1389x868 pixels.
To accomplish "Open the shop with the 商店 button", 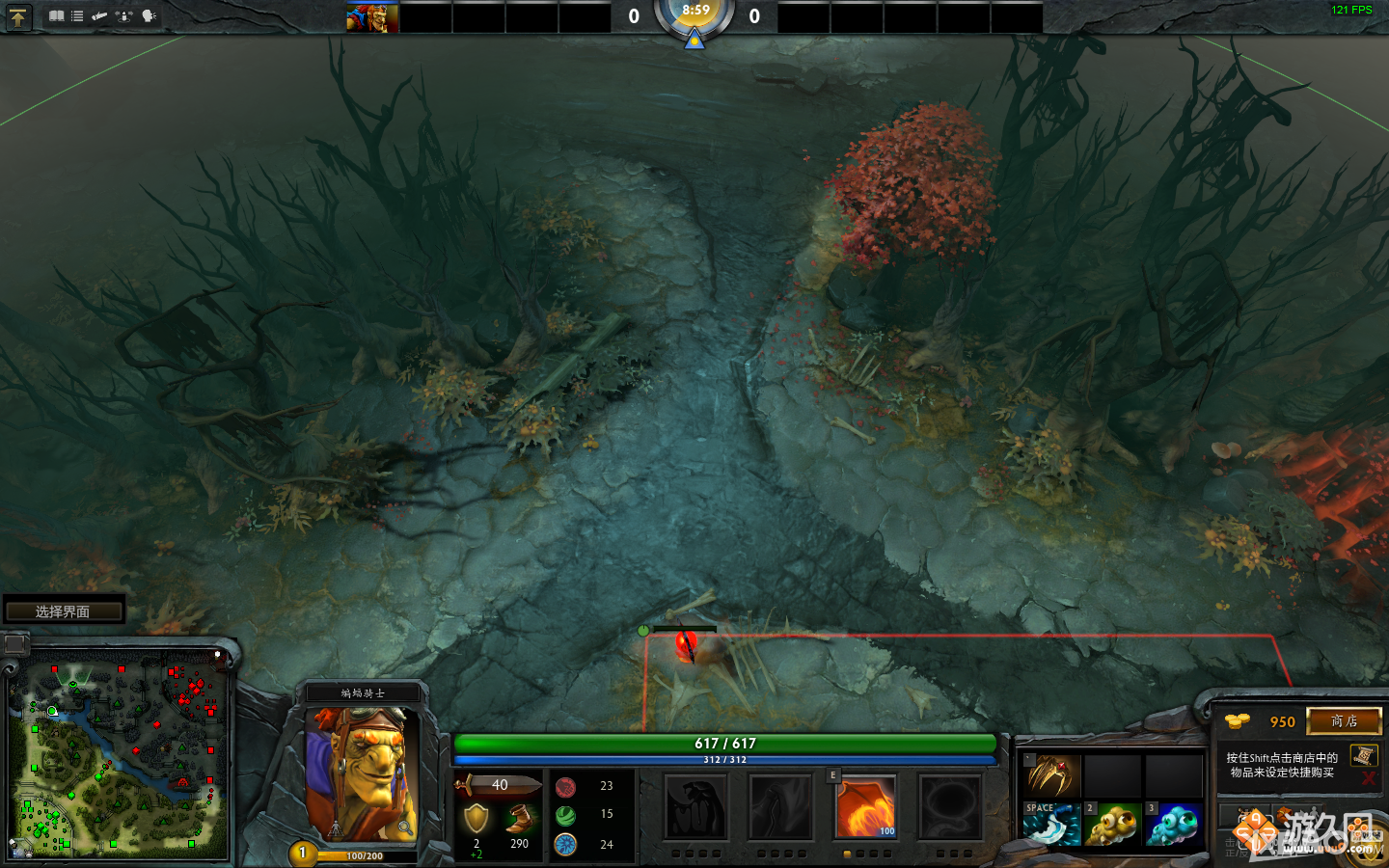I will [1344, 720].
